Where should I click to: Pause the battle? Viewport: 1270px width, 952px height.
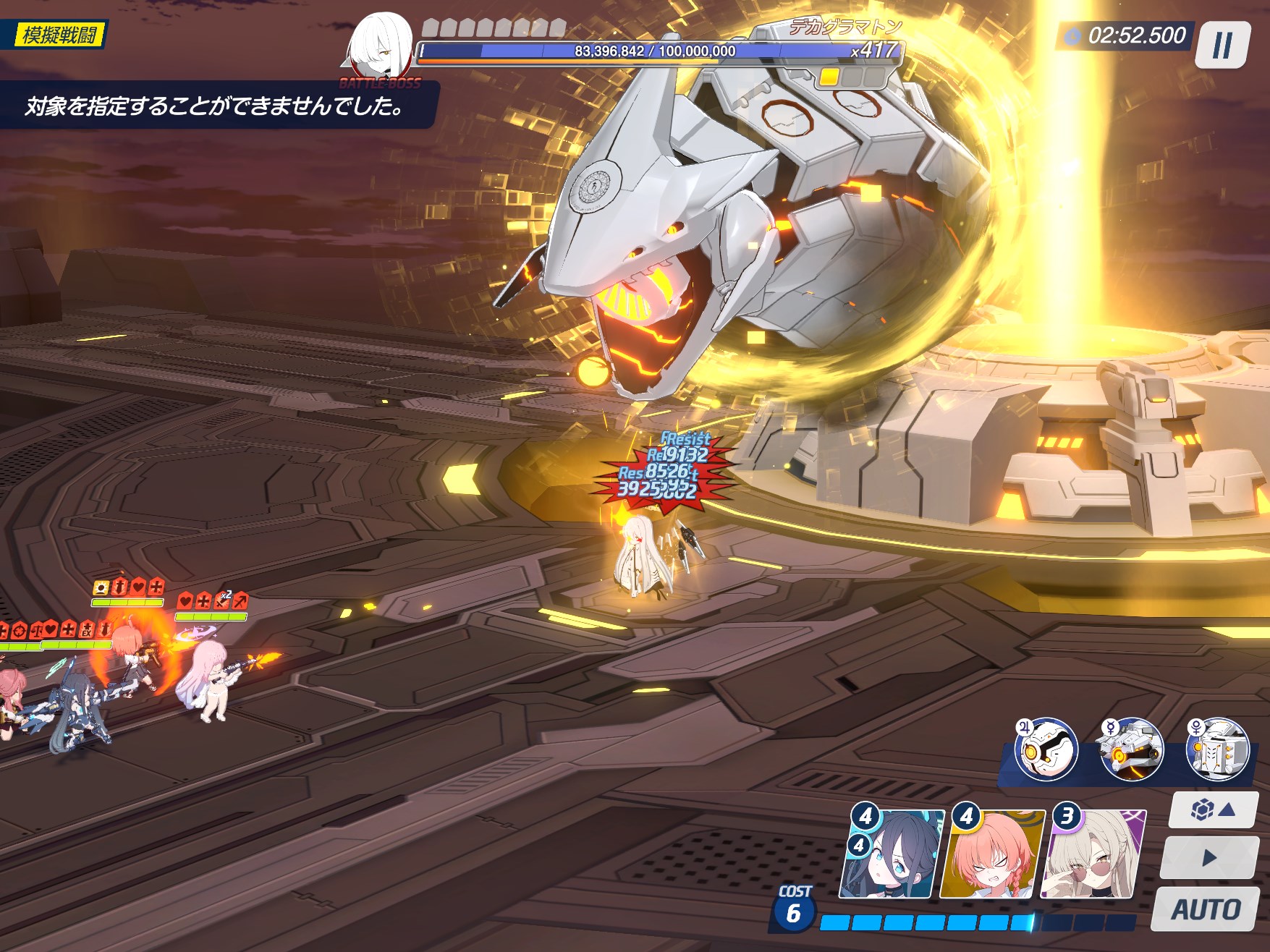coord(1222,45)
